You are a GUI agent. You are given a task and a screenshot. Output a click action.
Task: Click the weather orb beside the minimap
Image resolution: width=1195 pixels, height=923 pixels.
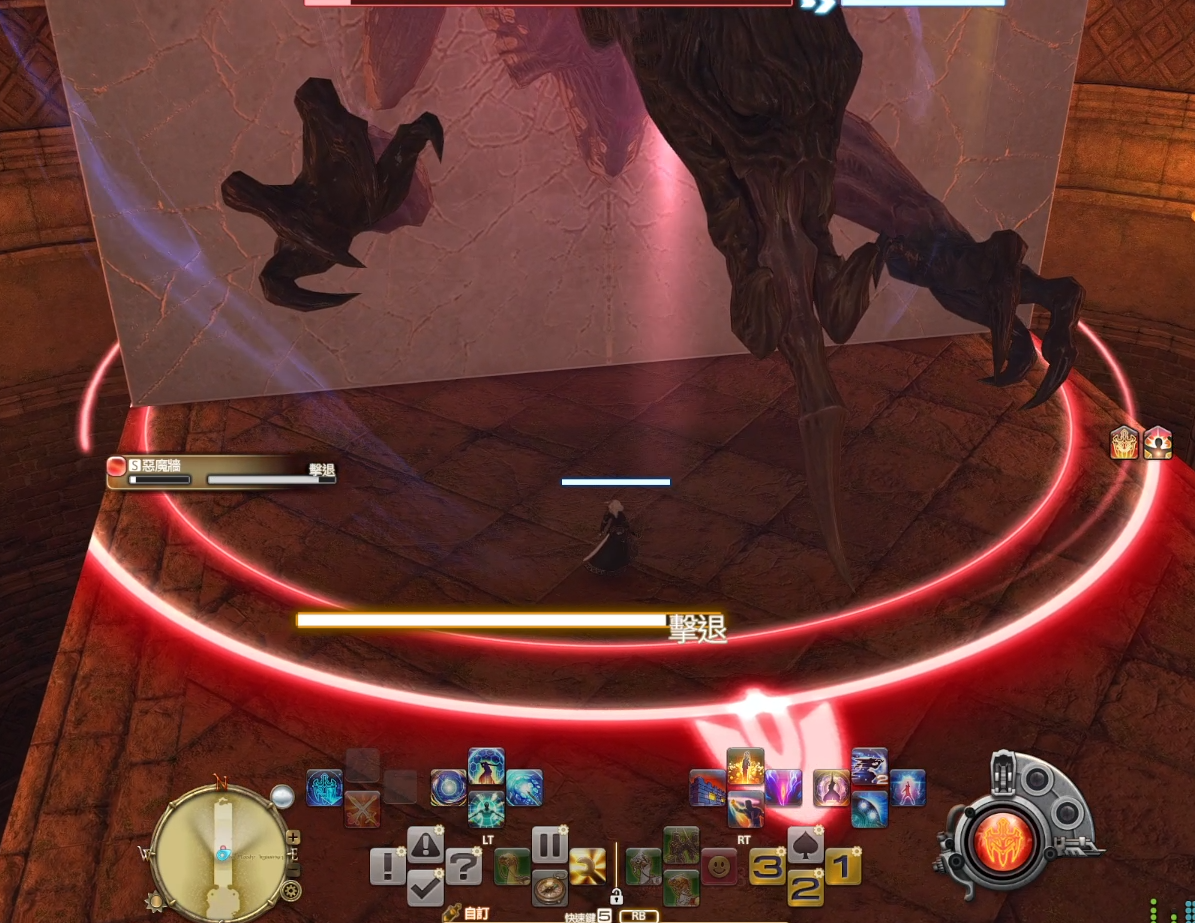[282, 796]
